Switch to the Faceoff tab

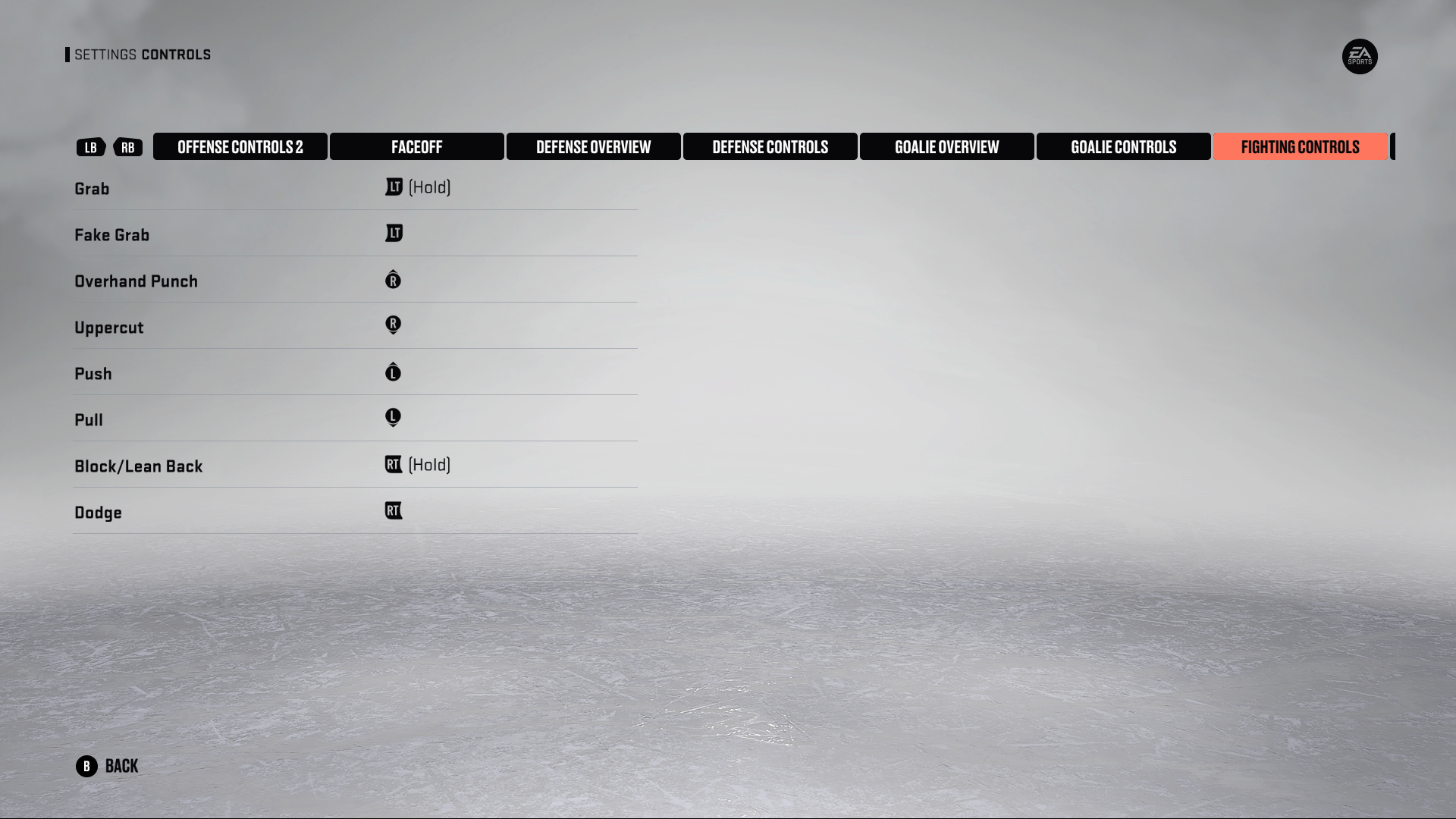[x=416, y=146]
